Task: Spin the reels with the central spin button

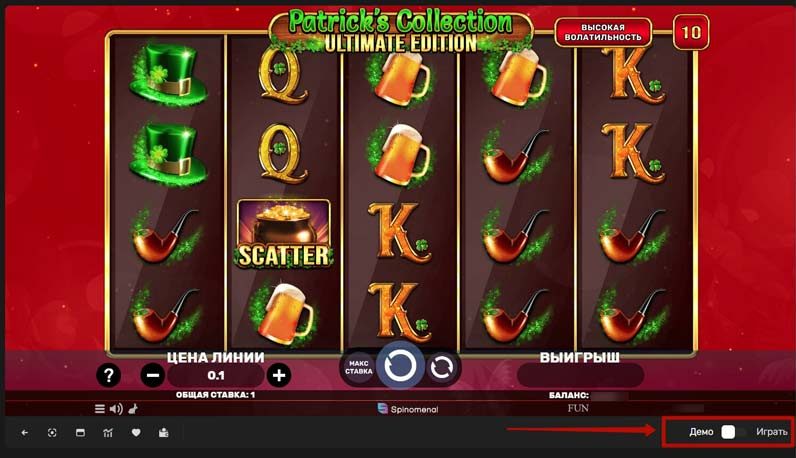Action: click(400, 366)
